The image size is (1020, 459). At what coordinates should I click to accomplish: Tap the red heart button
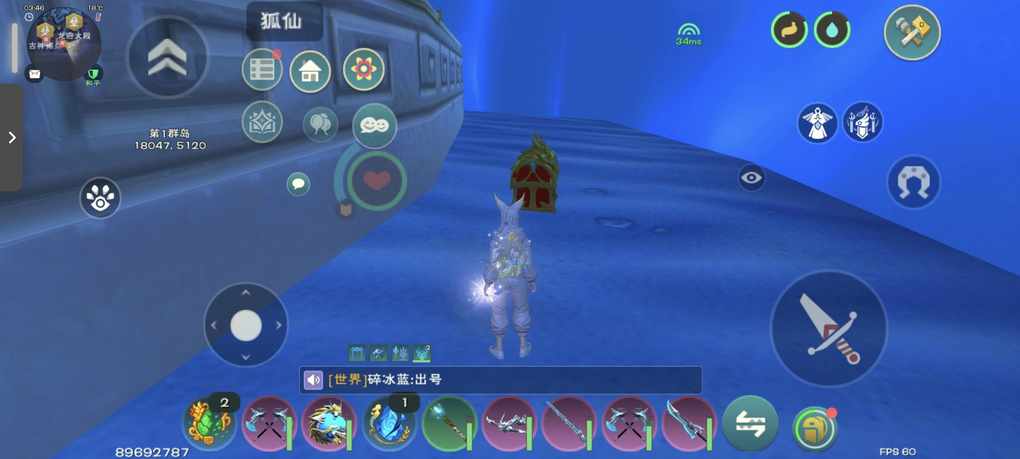coord(376,180)
